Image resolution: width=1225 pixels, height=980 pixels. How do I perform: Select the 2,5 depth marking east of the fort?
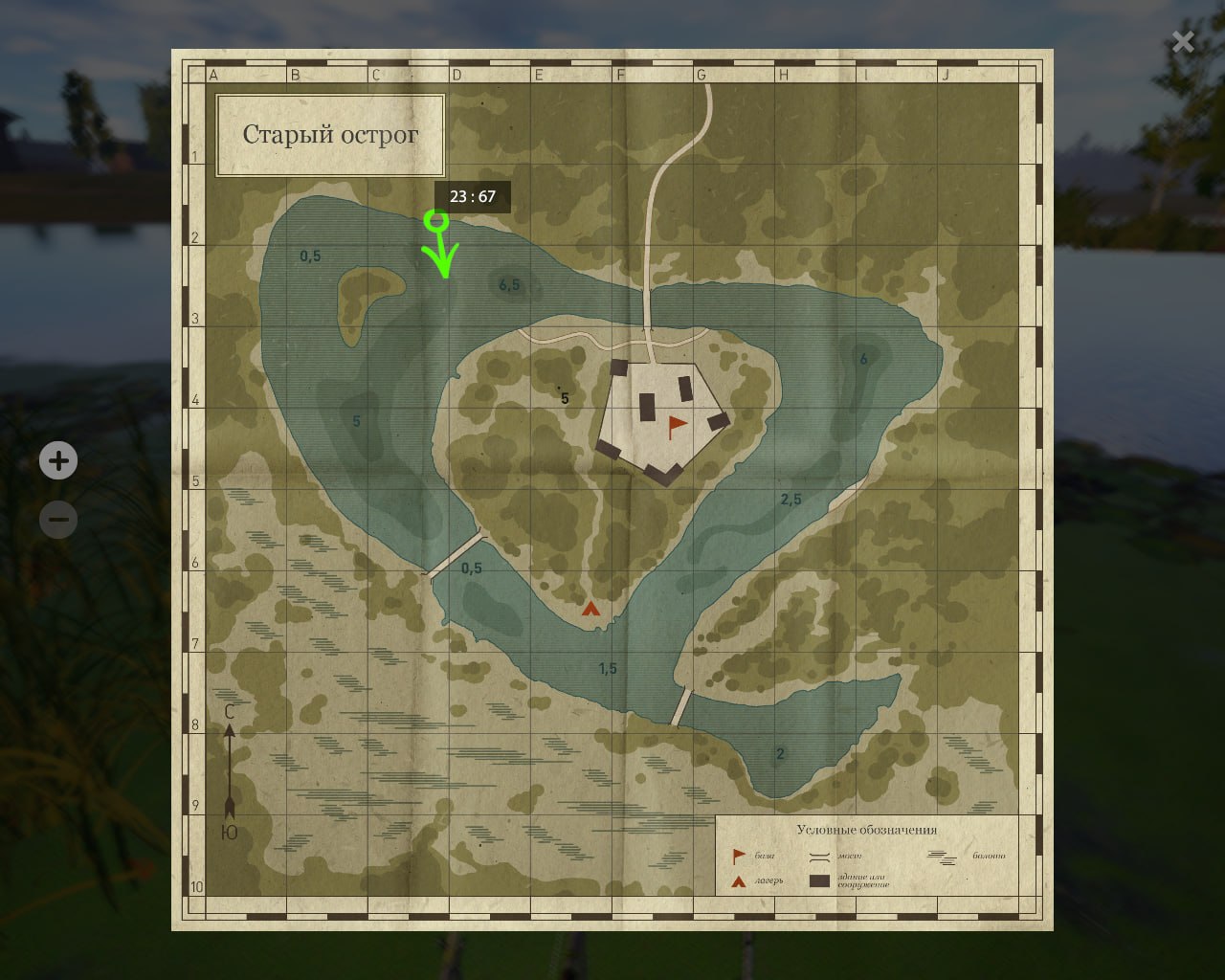point(791,497)
